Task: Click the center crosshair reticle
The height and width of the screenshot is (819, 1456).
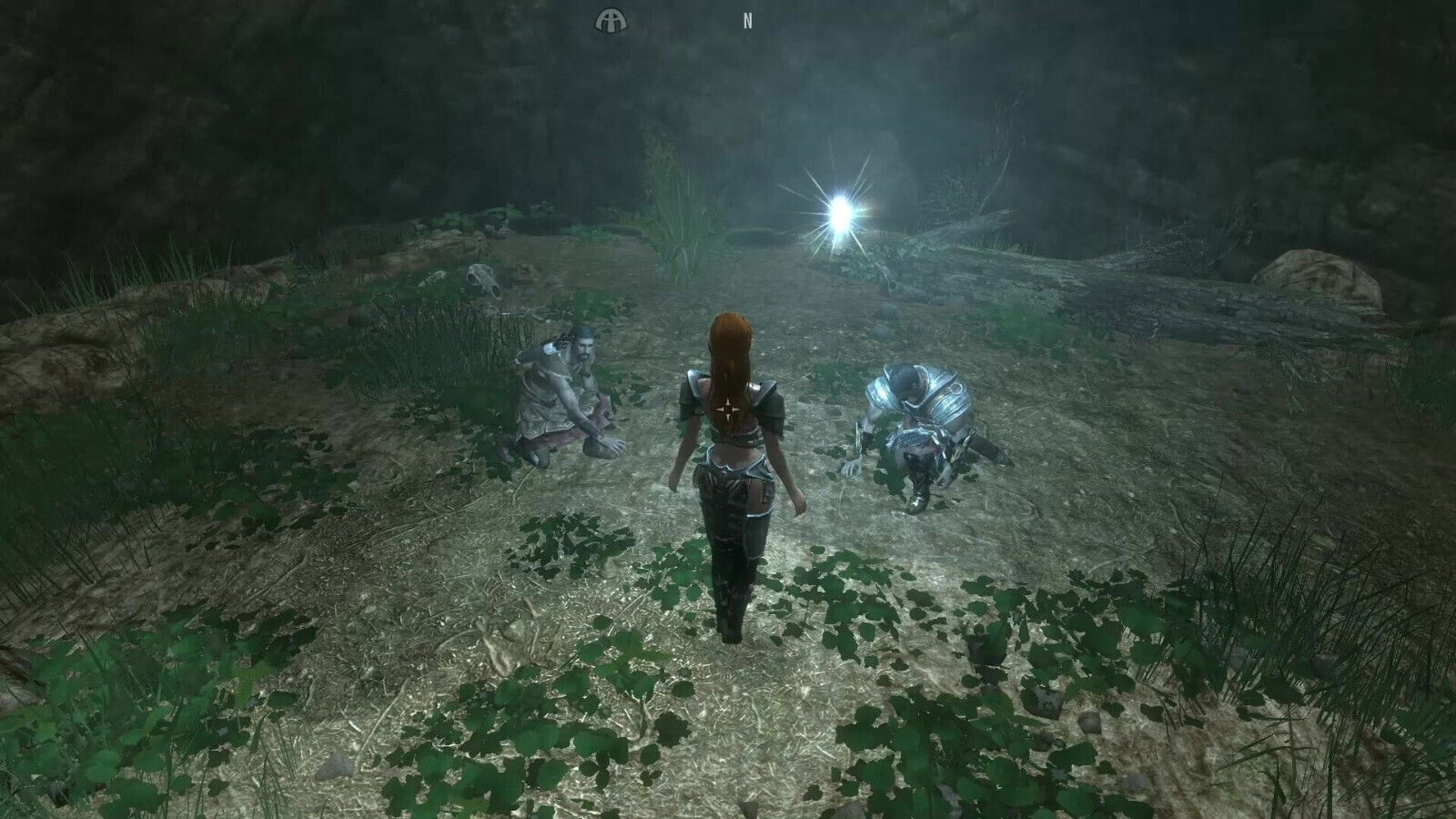Action: pos(728,409)
